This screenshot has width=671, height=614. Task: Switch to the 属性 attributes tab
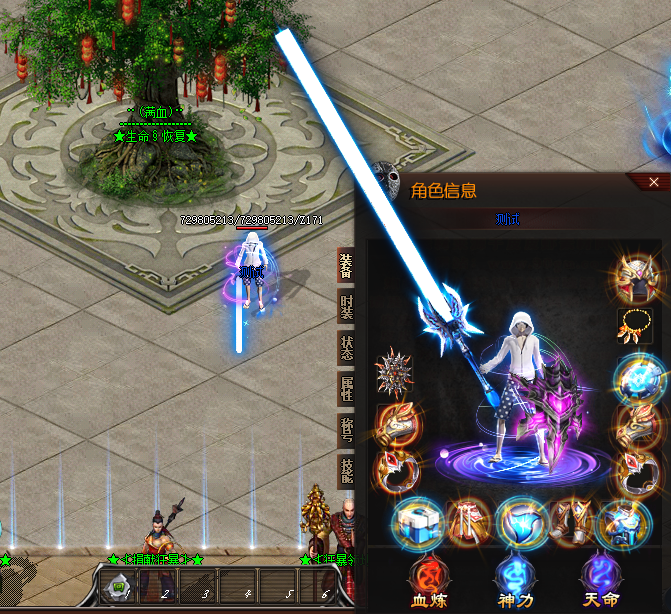point(346,388)
